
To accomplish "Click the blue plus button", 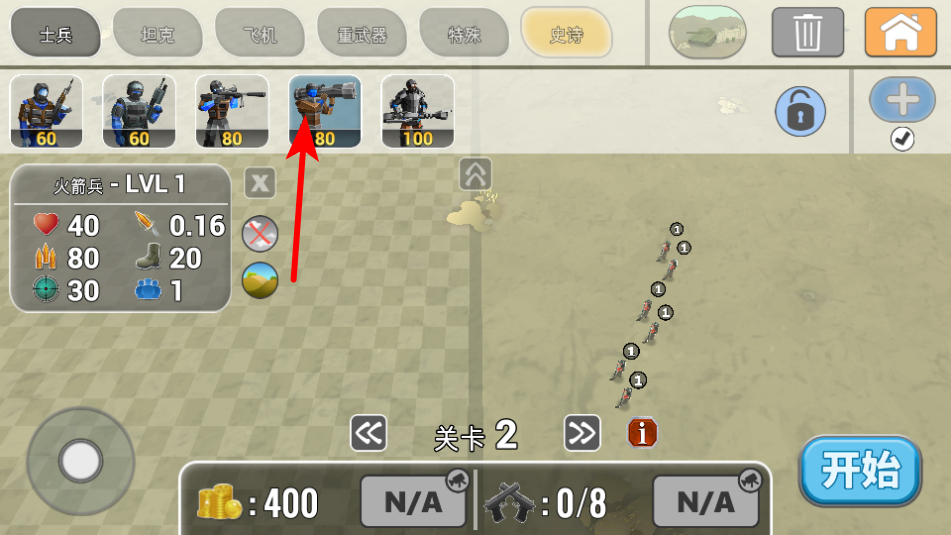I will click(x=902, y=100).
